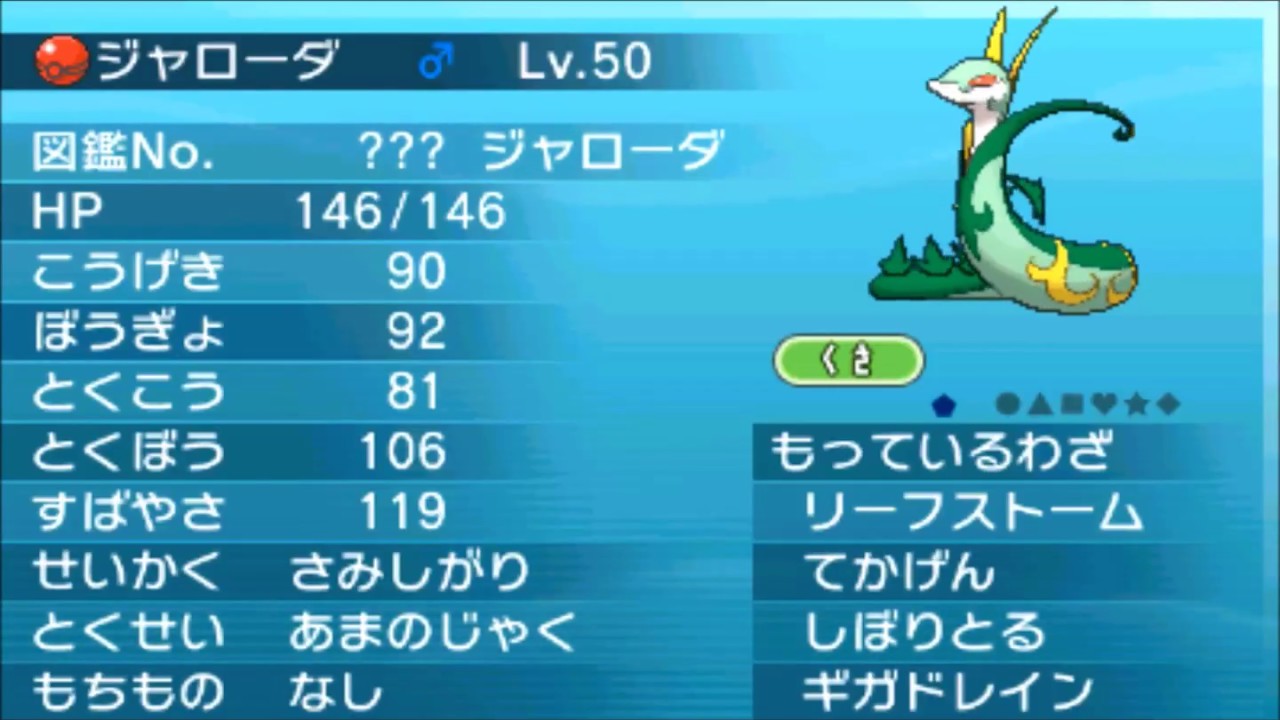The width and height of the screenshot is (1280, 720).
Task: Click the Poké Ball icon beside ジャローダ
Action: click(60, 60)
